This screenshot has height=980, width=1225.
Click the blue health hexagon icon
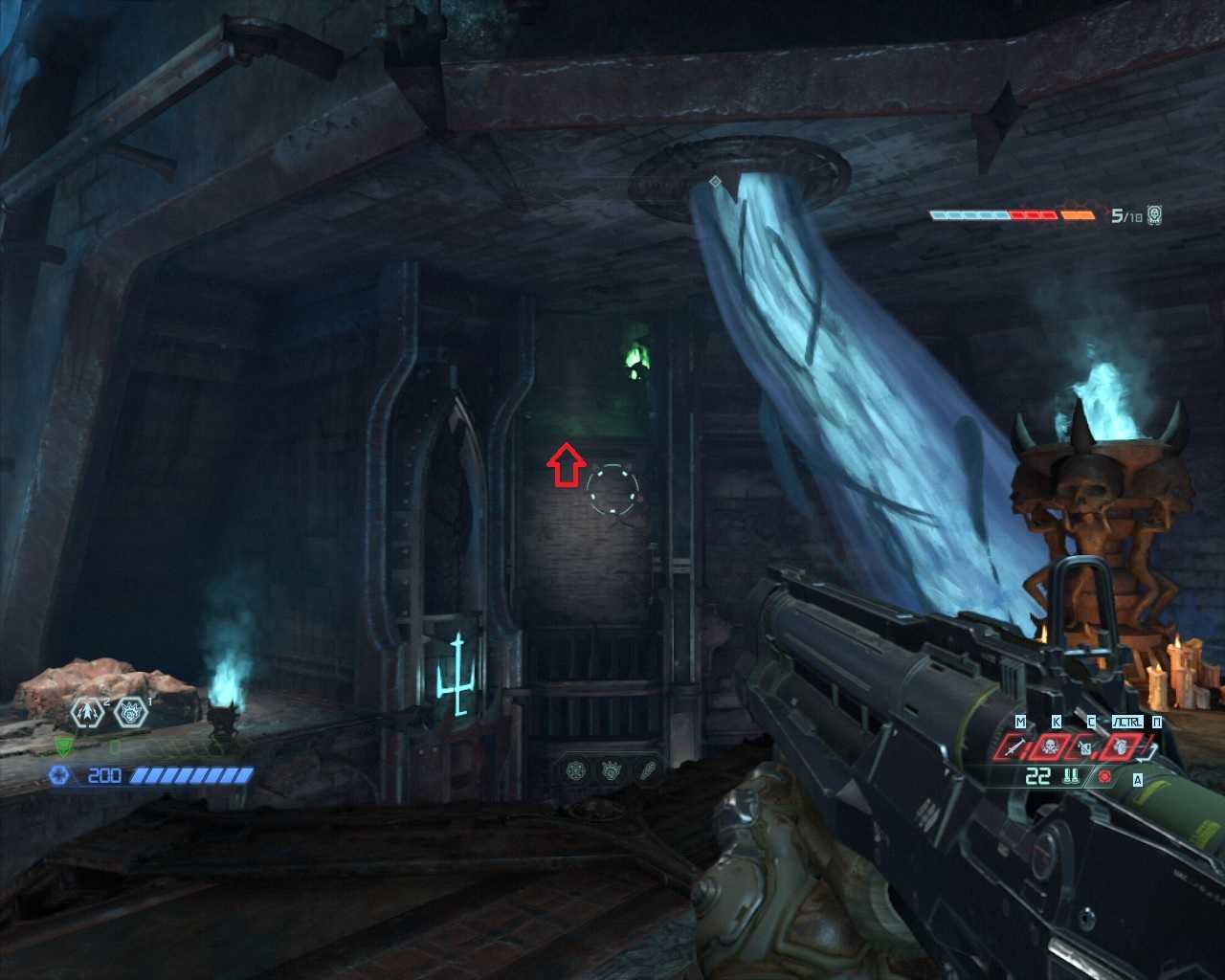[59, 775]
